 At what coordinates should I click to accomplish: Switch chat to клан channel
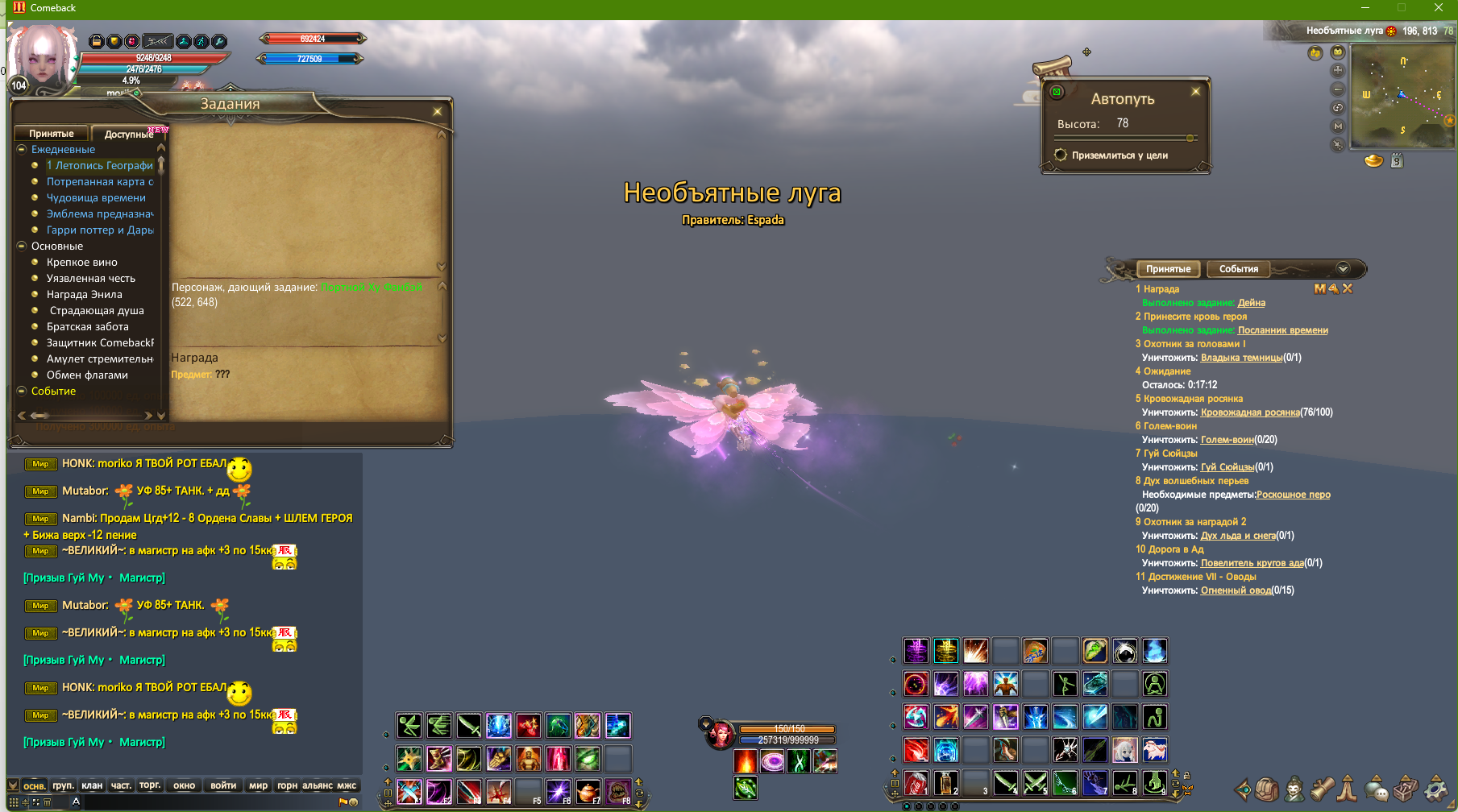92,785
